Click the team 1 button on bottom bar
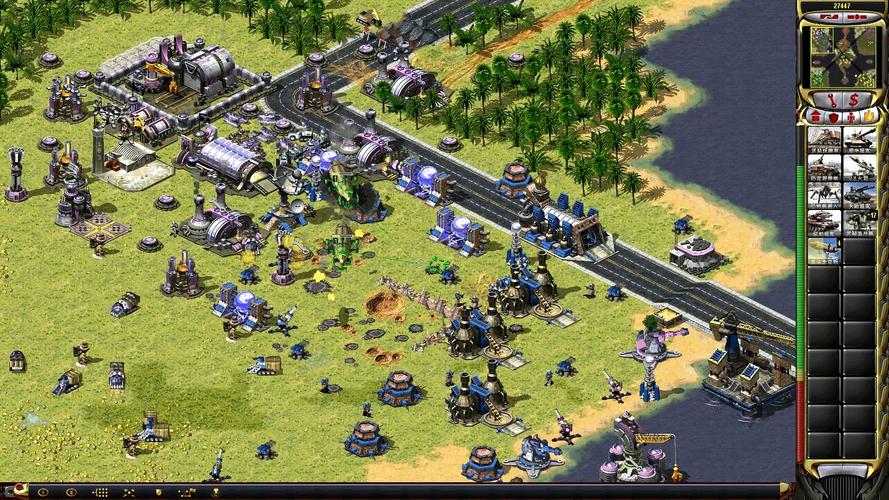This screenshot has width=889, height=500. pyautogui.click(x=42, y=492)
